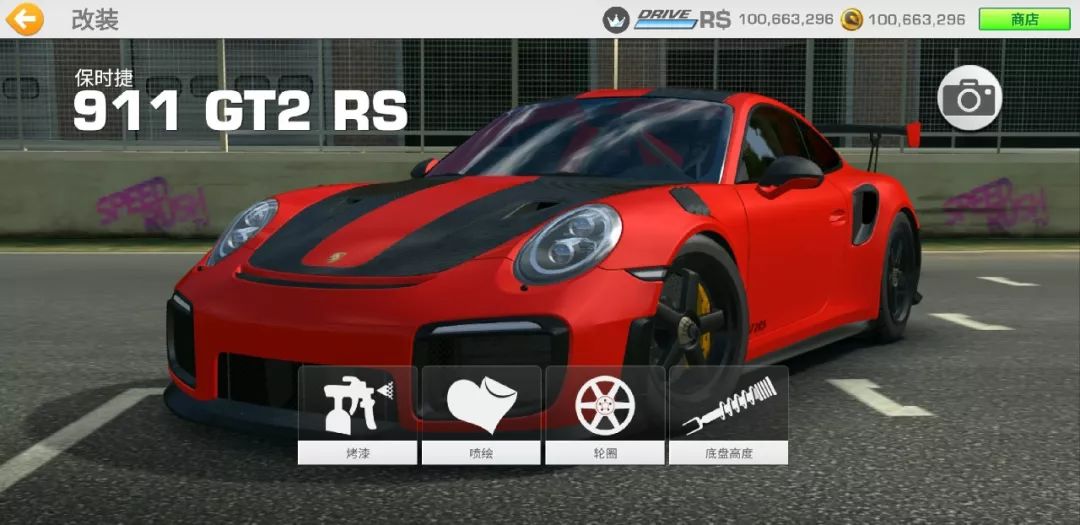Select the 烤漆 paint option
1080x525 pixels.
(358, 414)
